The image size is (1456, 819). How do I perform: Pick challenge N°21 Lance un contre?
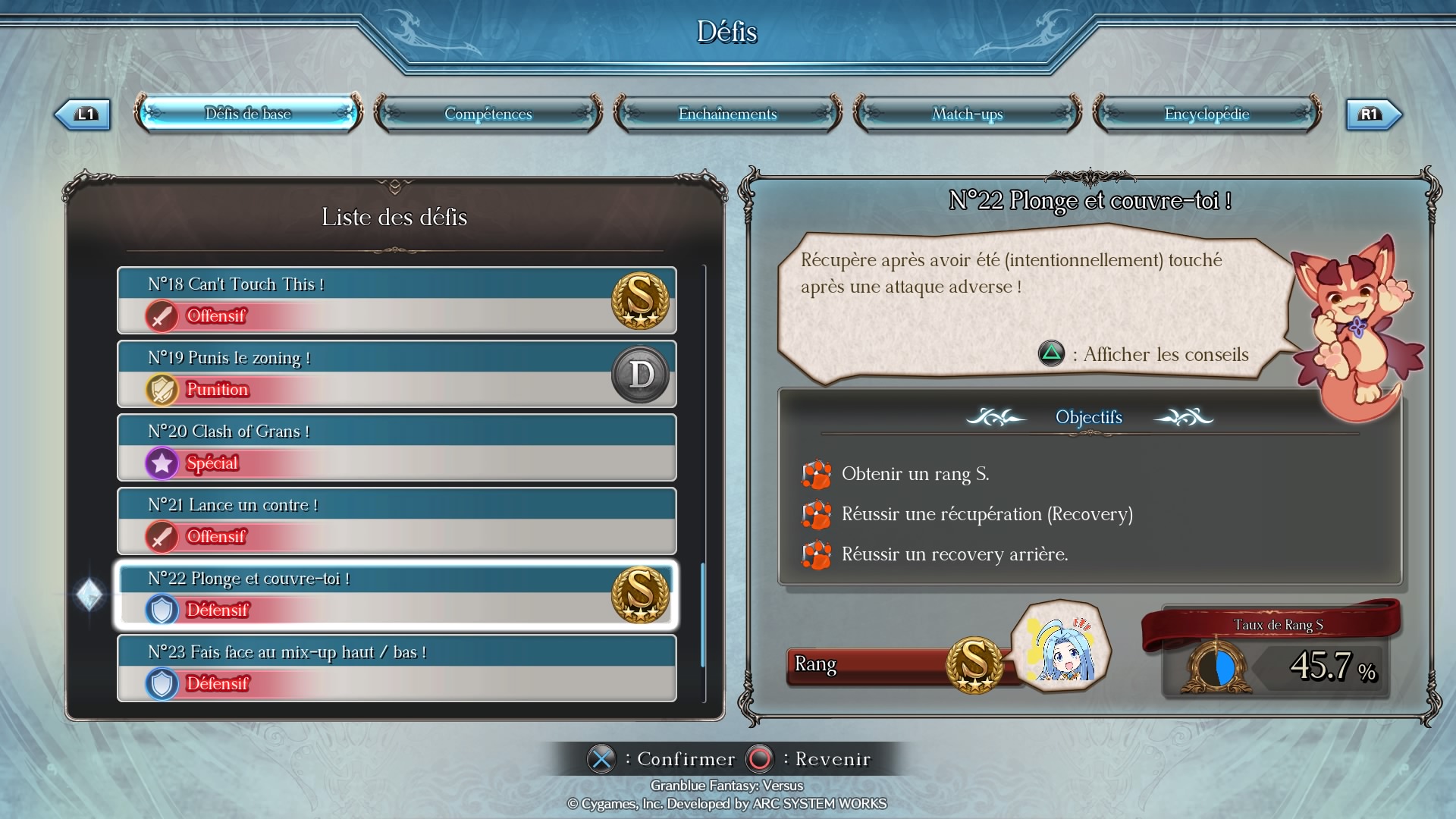click(397, 521)
